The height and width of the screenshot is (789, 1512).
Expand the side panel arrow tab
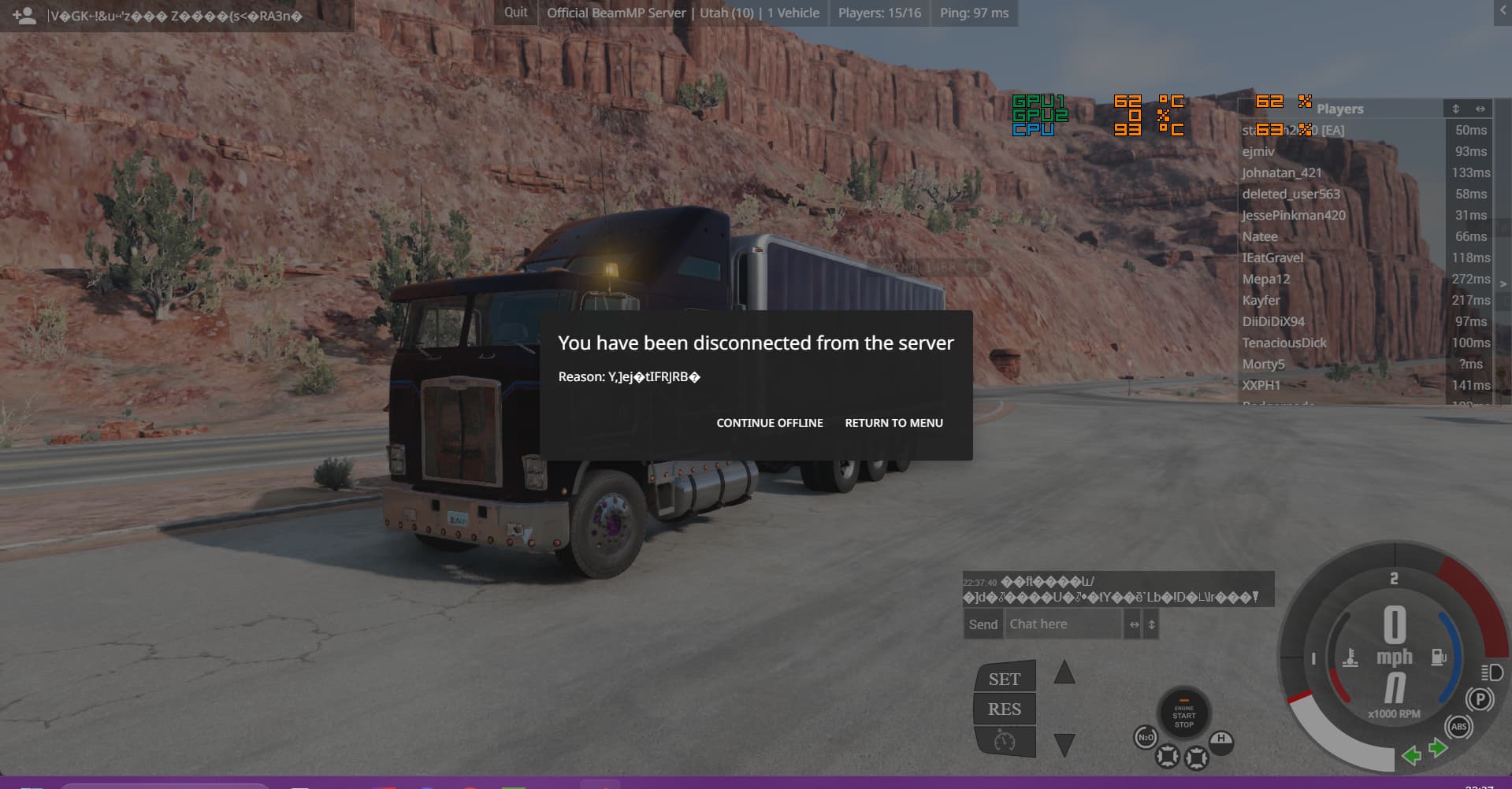pos(1503,283)
